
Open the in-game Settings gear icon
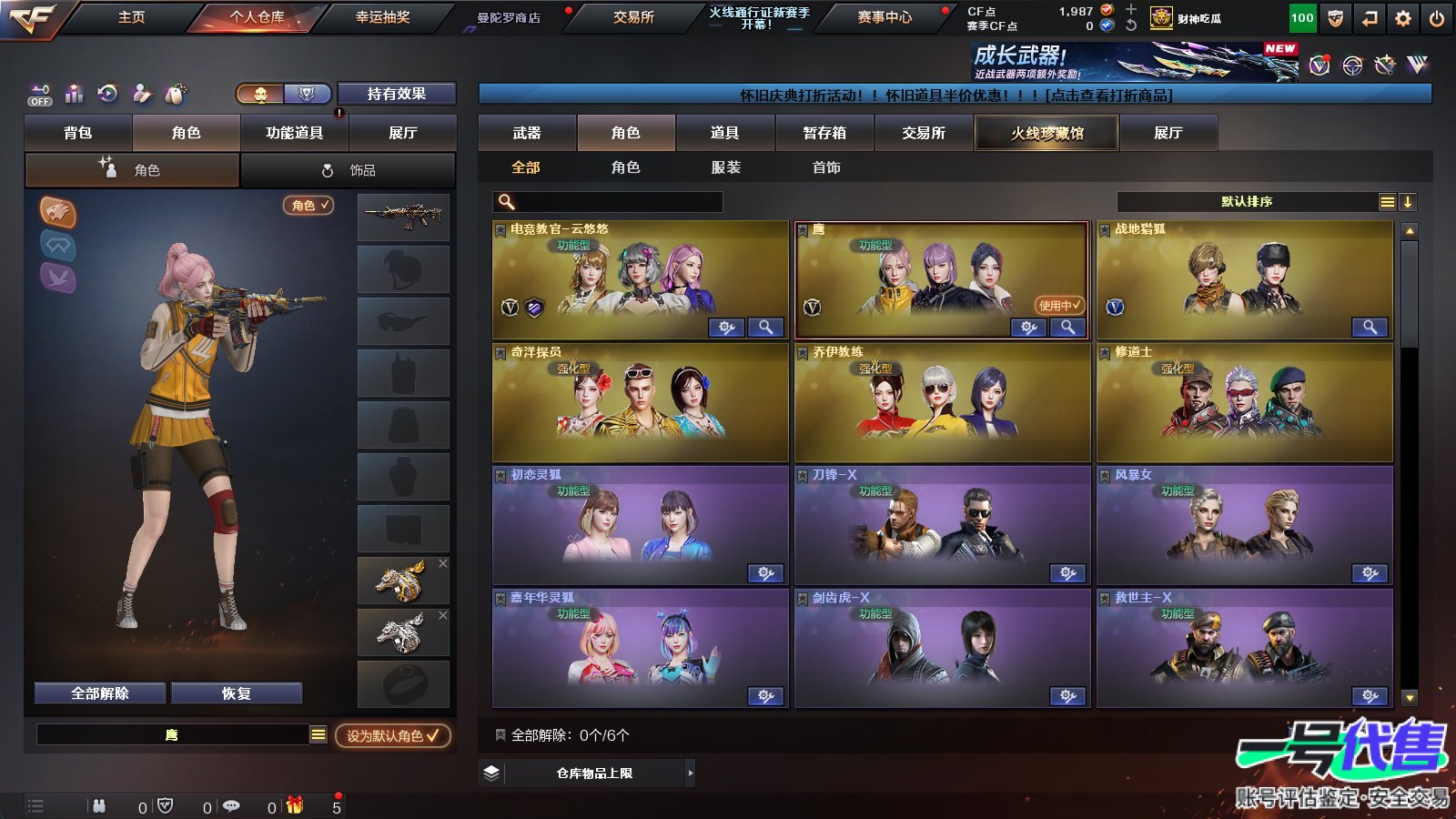click(x=1404, y=16)
